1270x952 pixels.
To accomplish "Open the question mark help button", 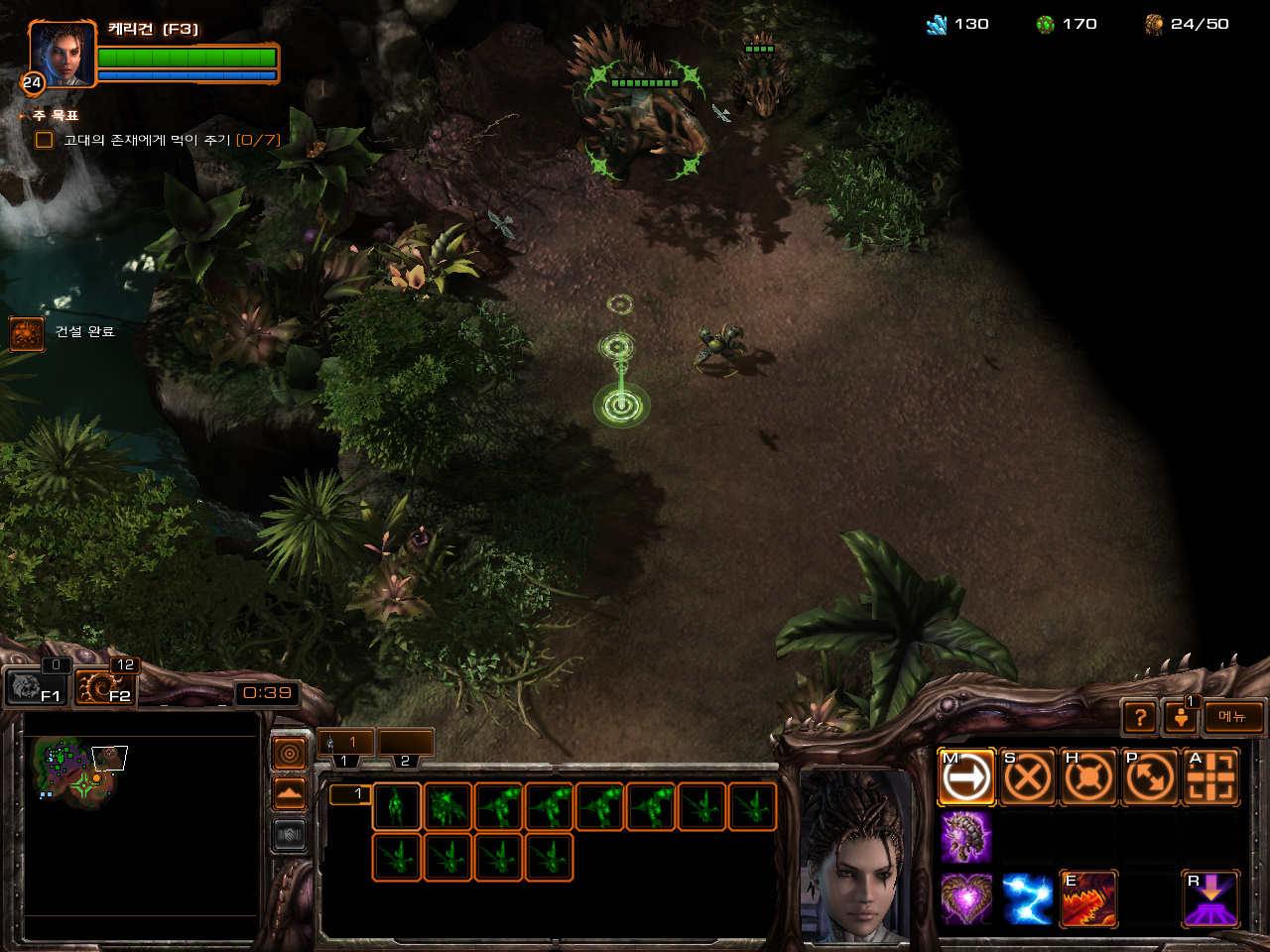I will pyautogui.click(x=1140, y=716).
